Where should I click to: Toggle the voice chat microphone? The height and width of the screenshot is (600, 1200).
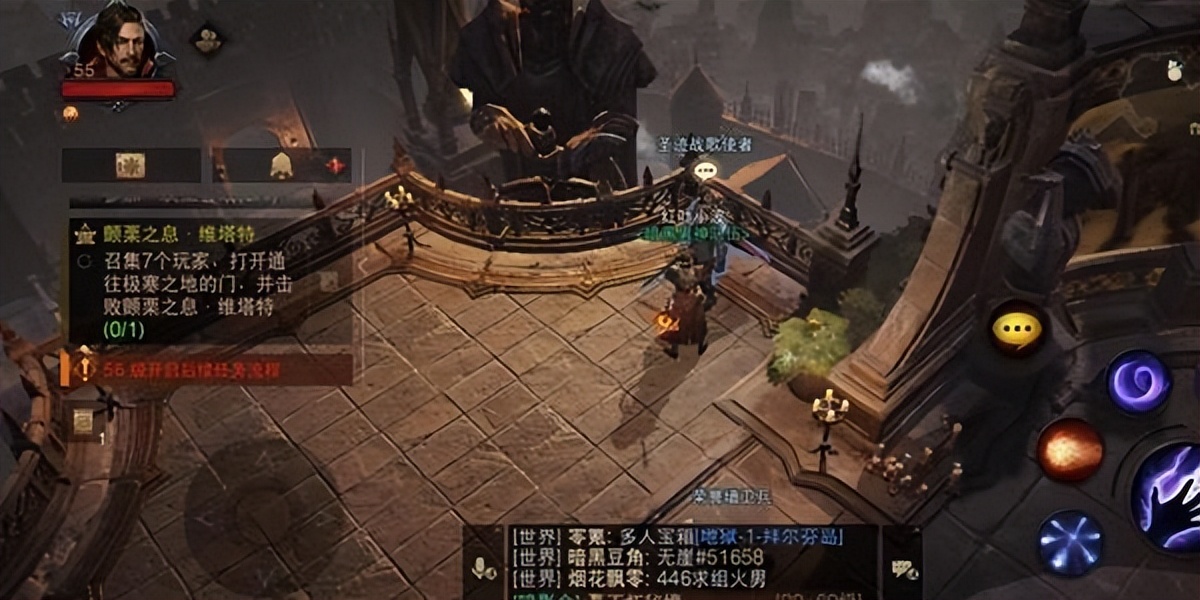click(484, 568)
